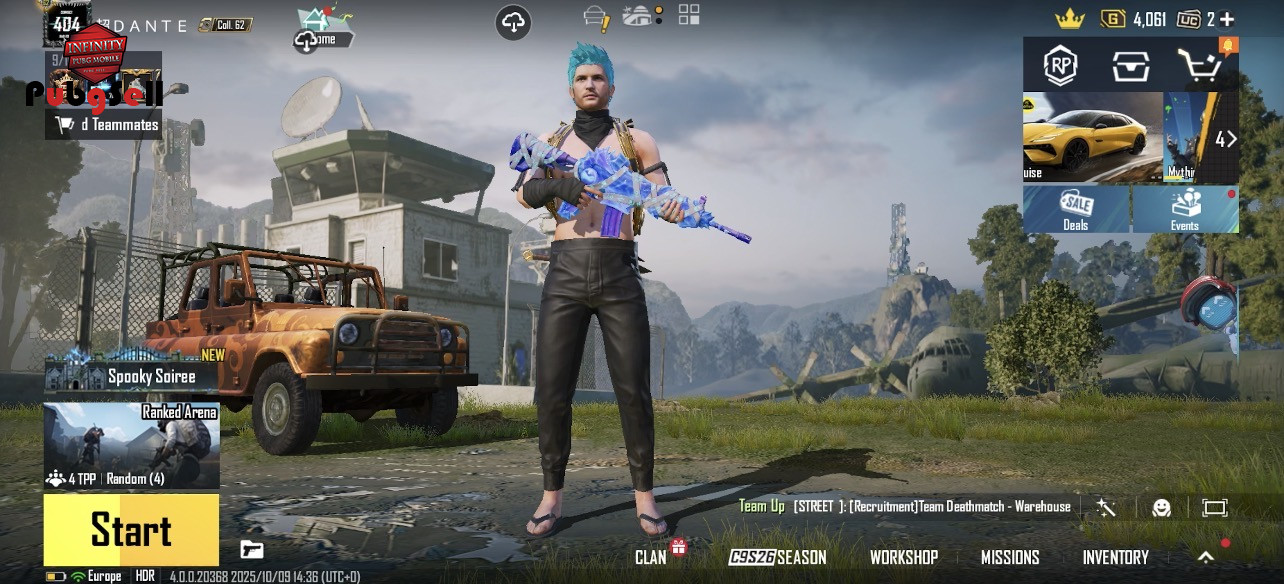Viewport: 1284px width, 584px height.
Task: Open the Events panel
Action: pos(1185,209)
